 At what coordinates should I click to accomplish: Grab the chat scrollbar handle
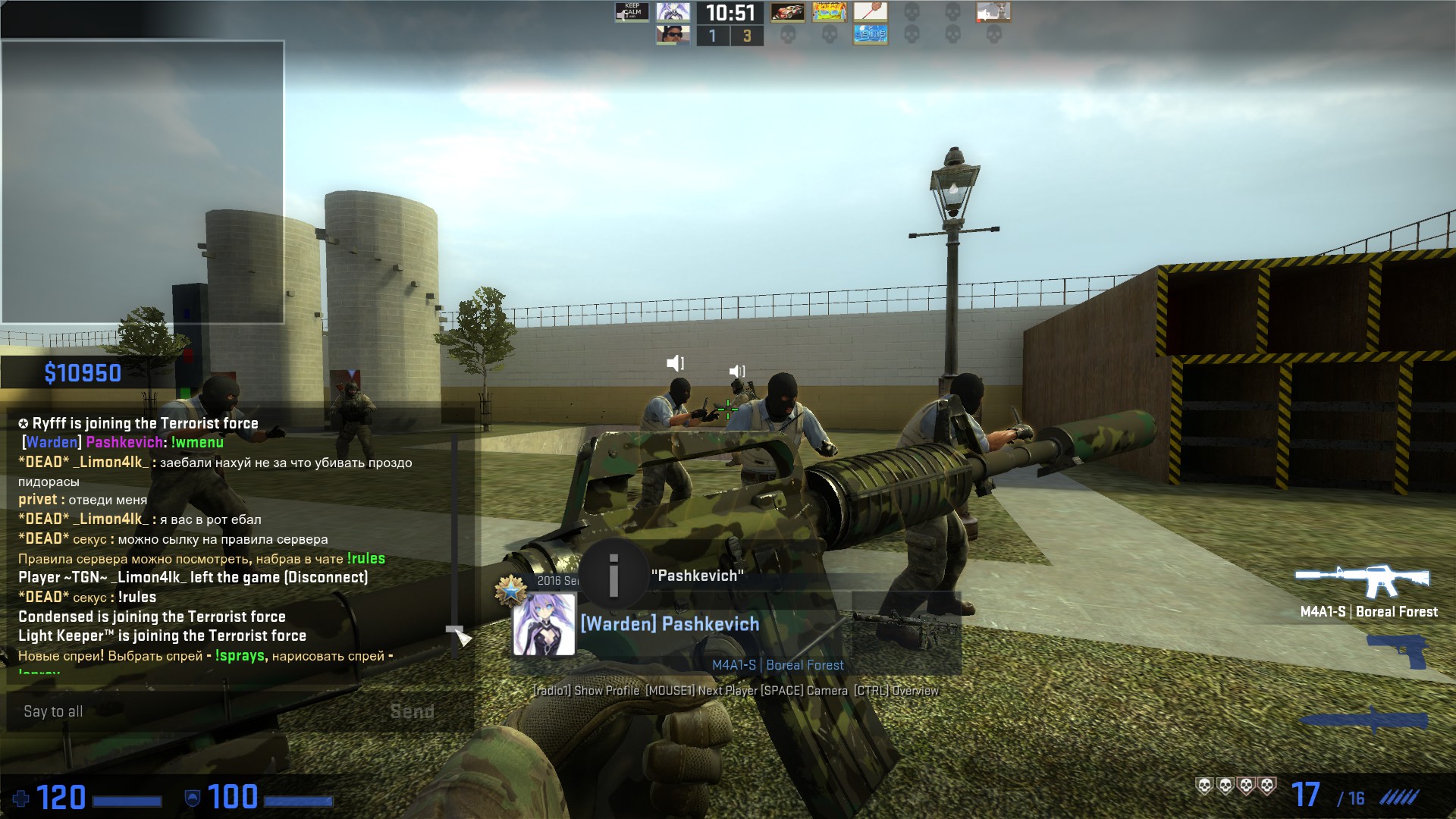click(454, 630)
